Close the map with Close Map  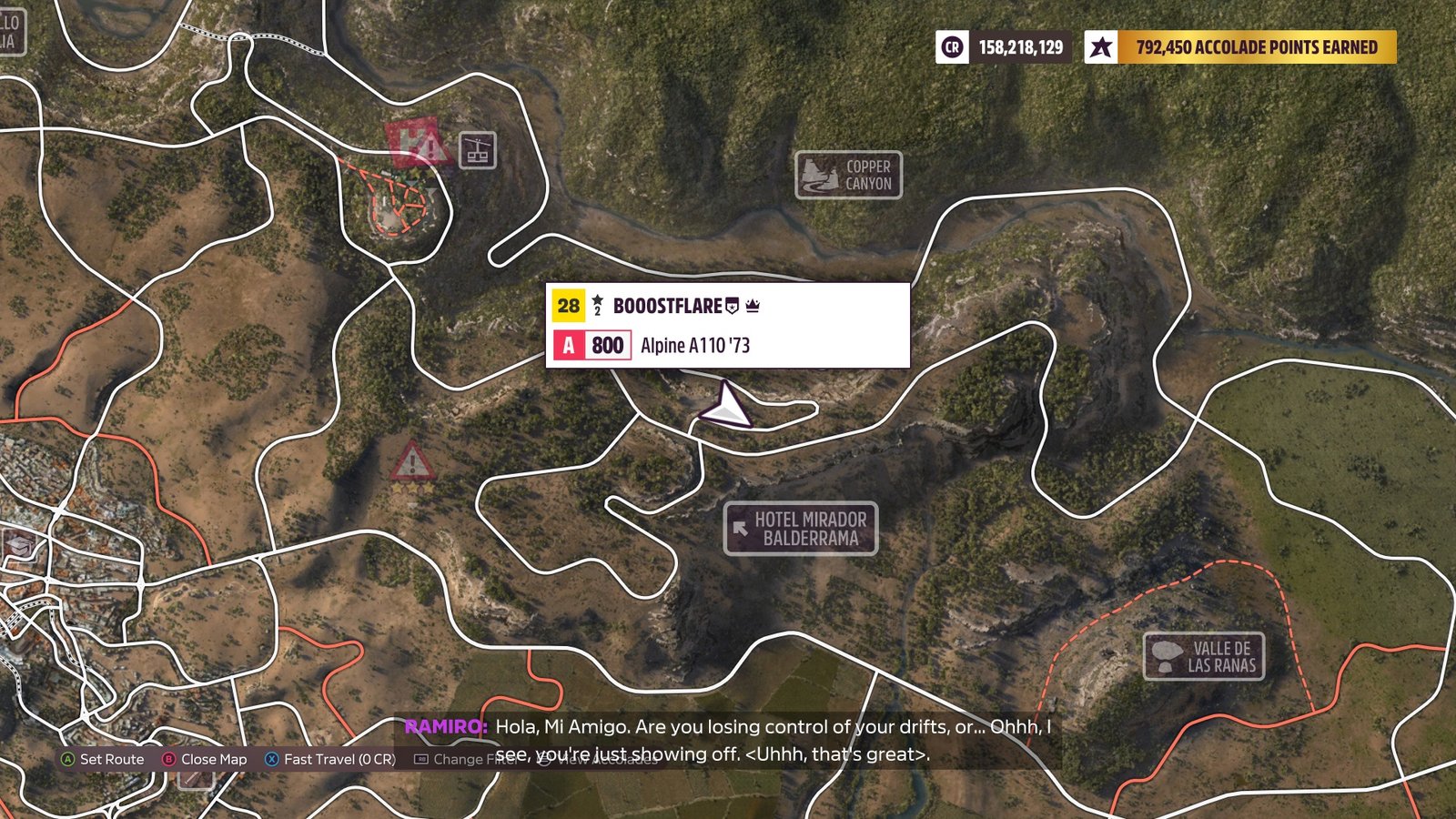(204, 759)
